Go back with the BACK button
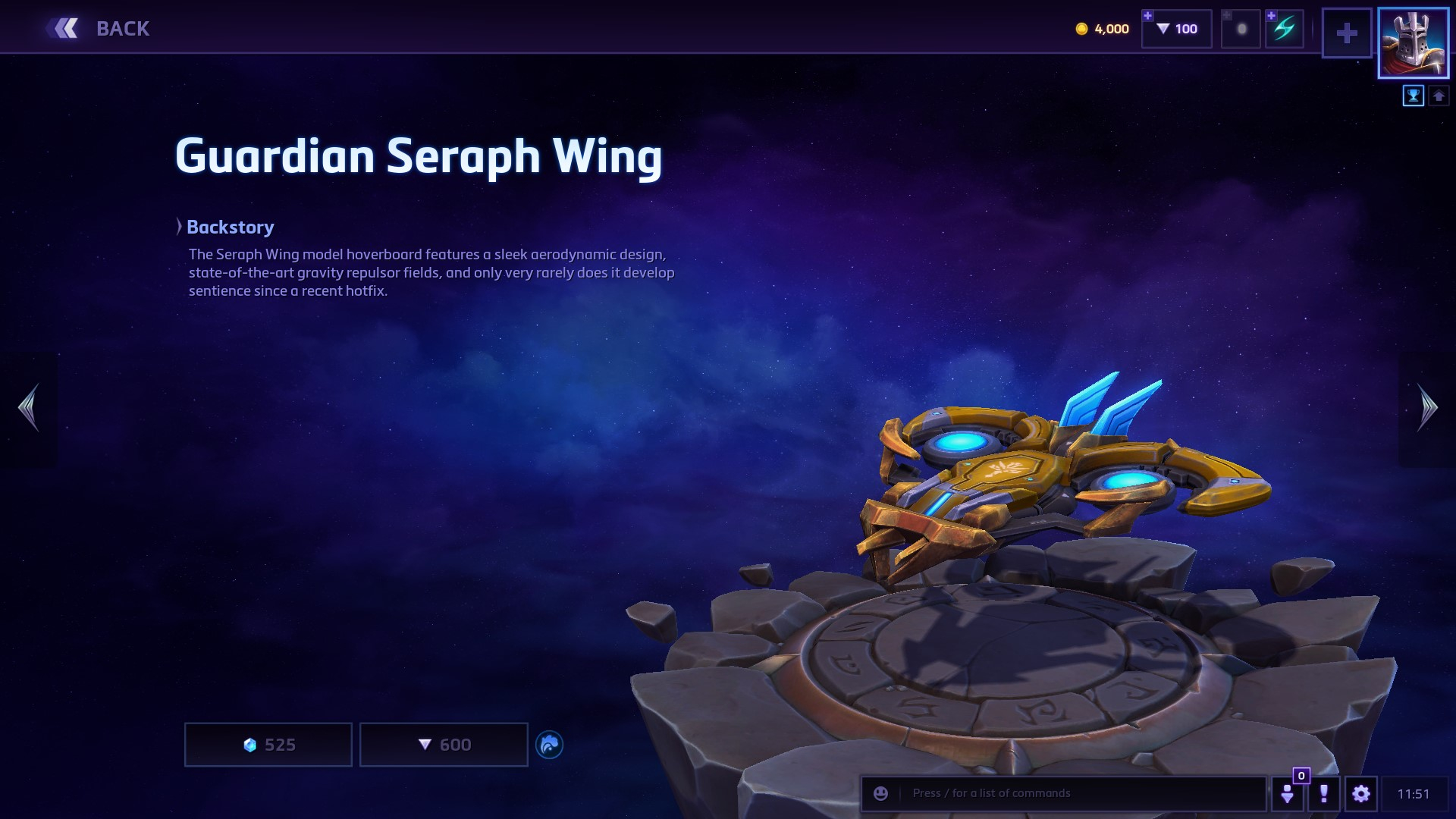The image size is (1456, 819). 99,29
